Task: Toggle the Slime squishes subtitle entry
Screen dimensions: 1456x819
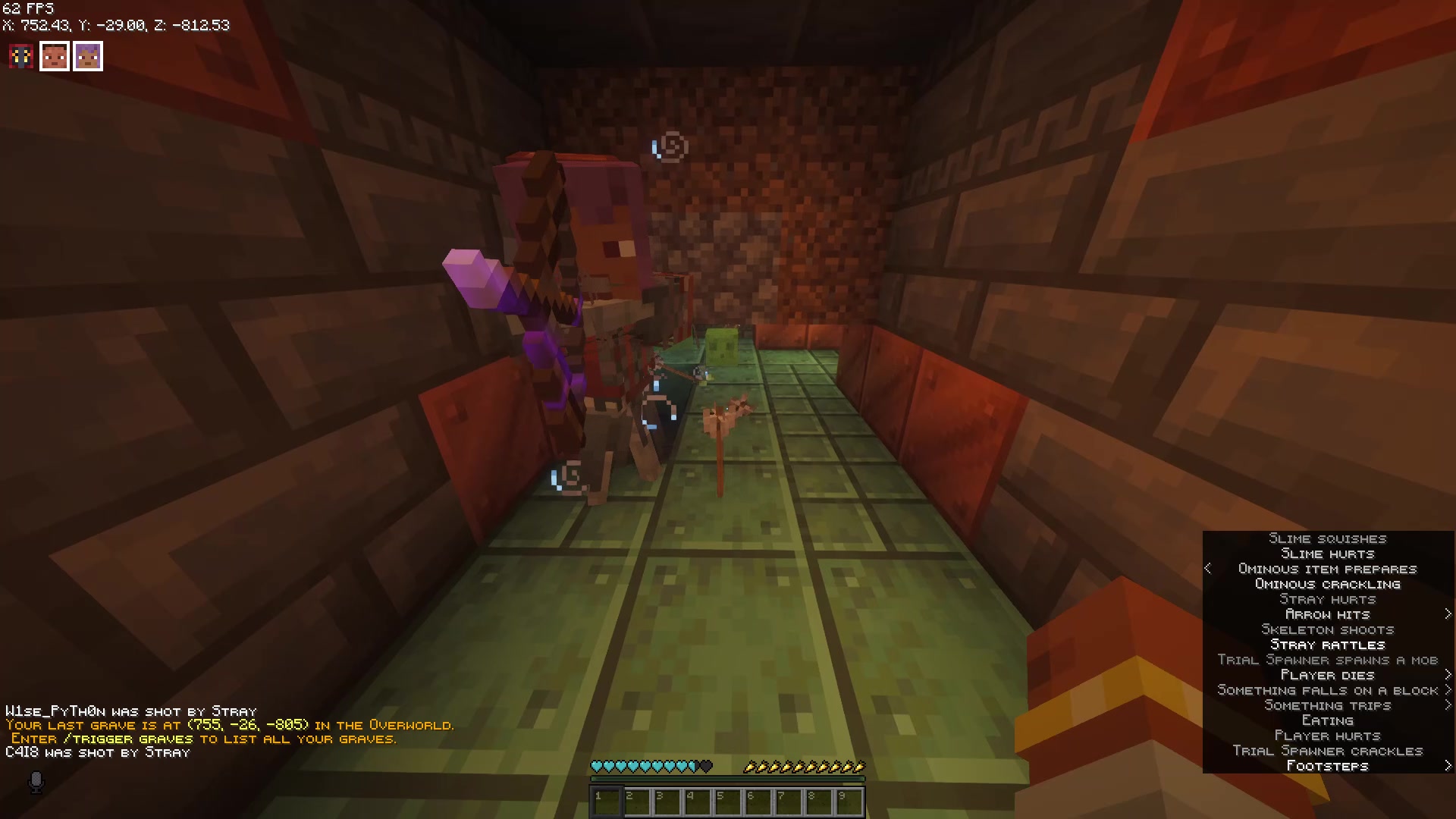Action: coord(1327,538)
